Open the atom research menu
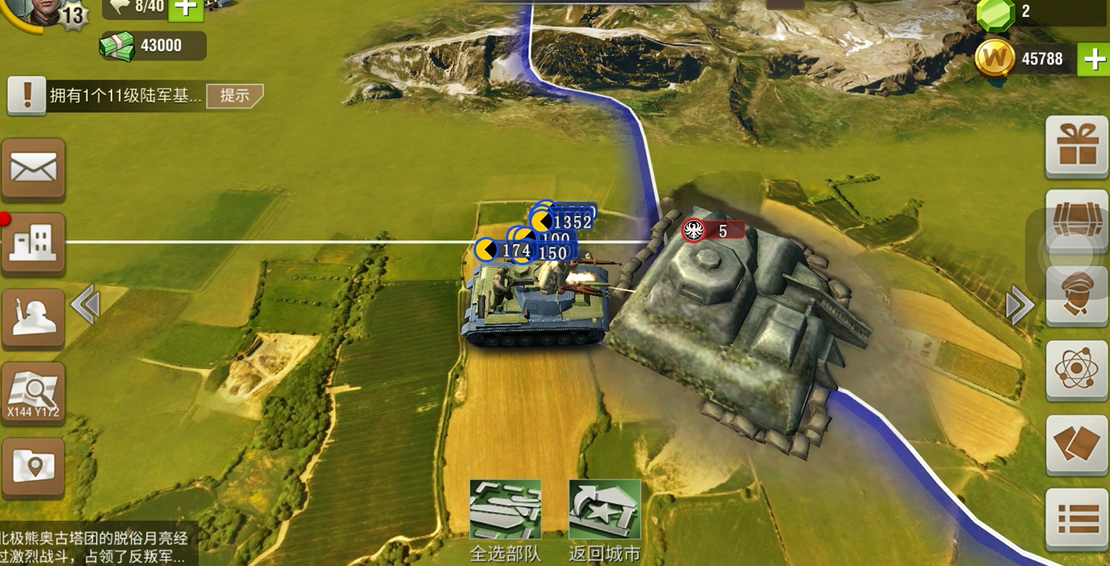The height and width of the screenshot is (566, 1110). click(x=1077, y=370)
